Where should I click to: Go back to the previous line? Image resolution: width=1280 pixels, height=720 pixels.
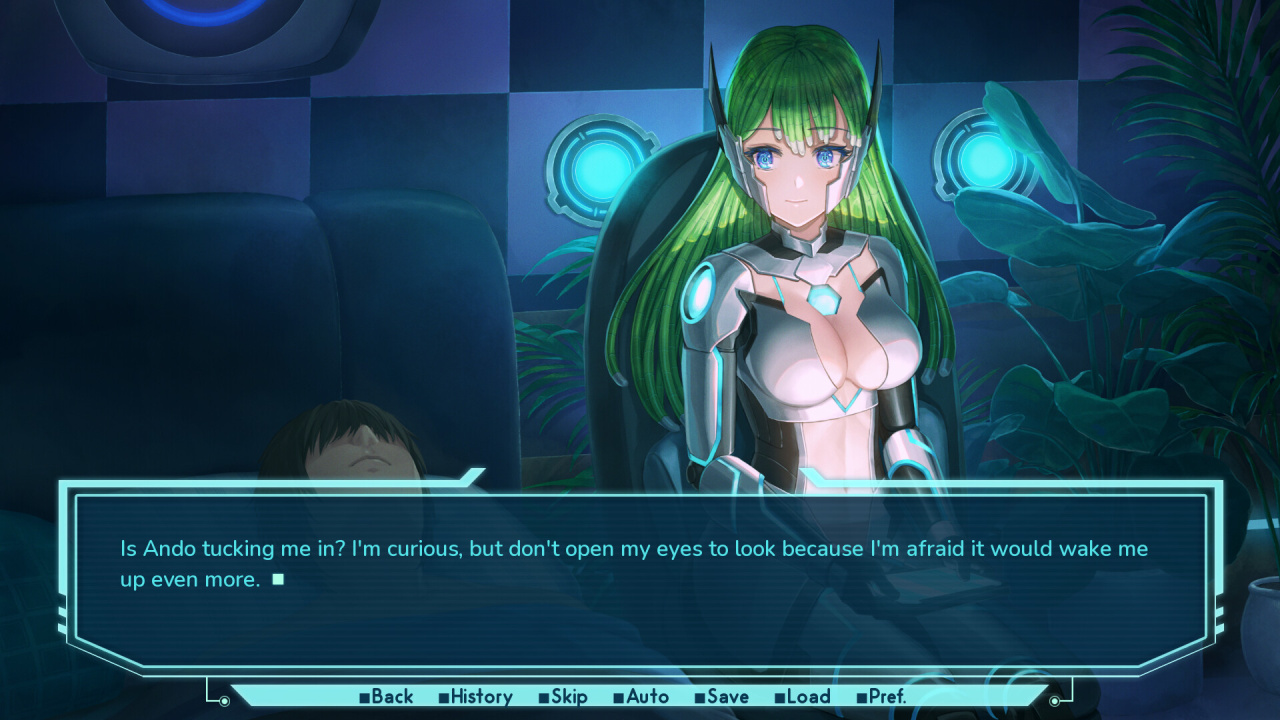click(x=387, y=697)
